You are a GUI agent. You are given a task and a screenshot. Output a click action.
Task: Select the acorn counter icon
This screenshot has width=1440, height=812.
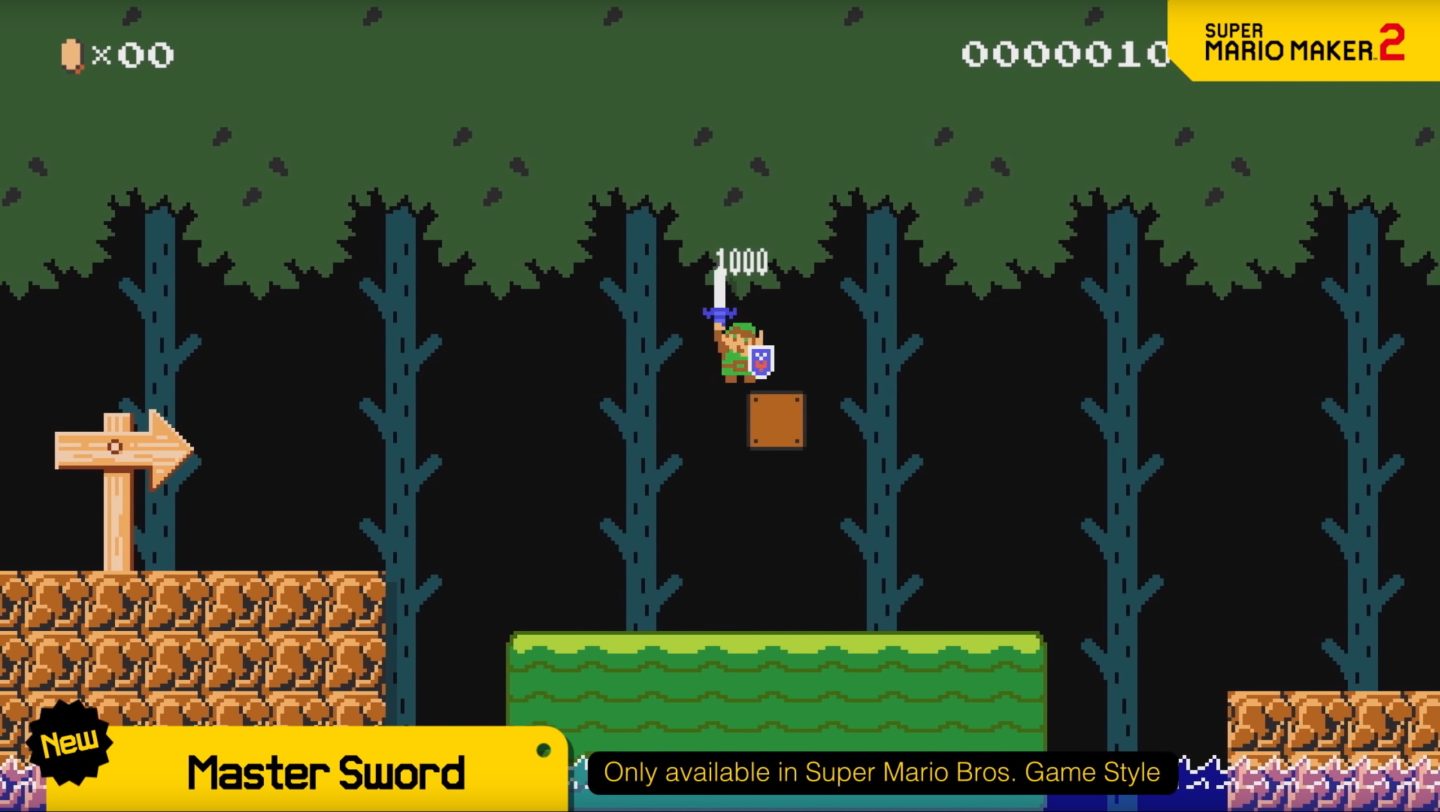tap(70, 53)
